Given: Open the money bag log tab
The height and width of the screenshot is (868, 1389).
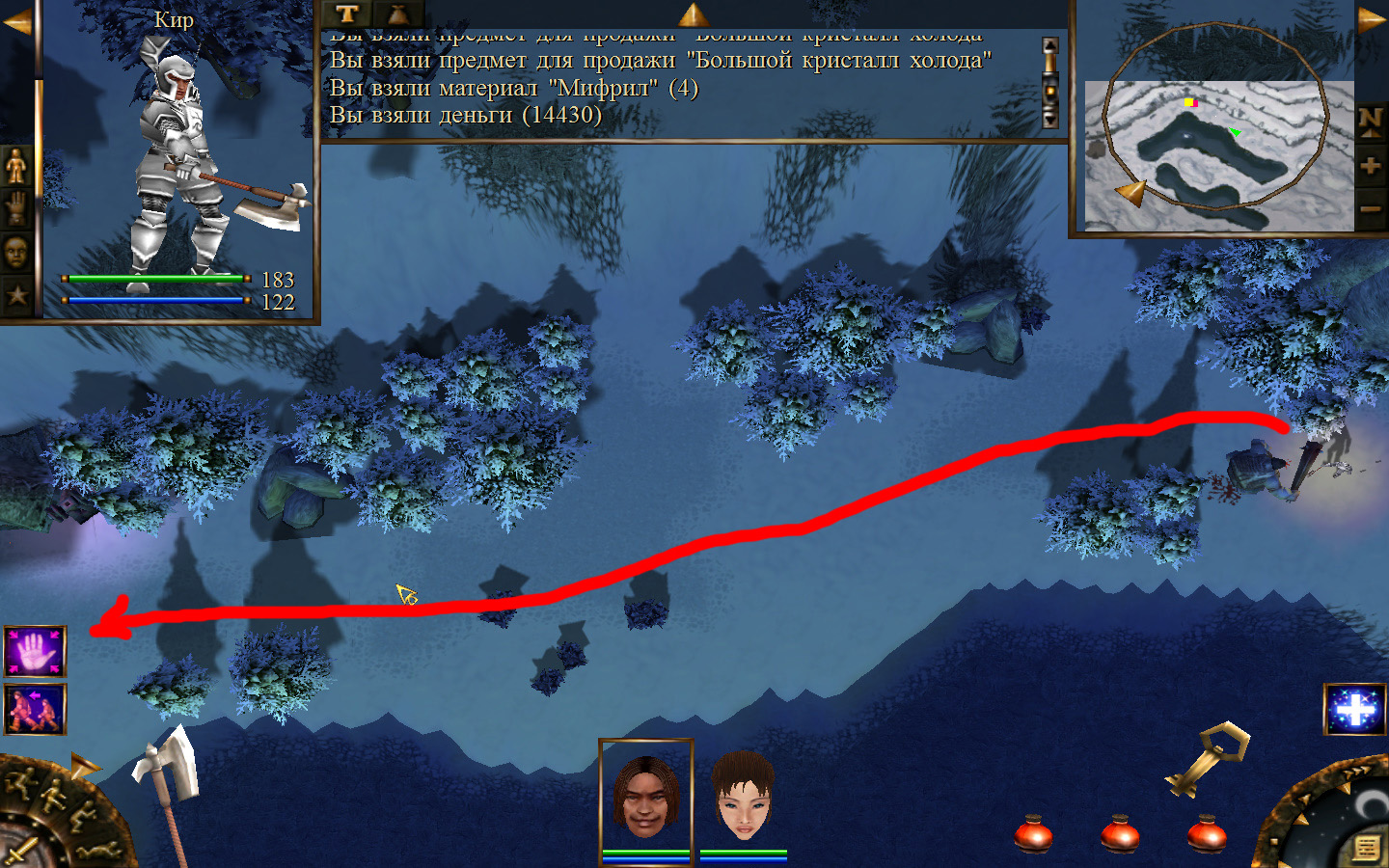Looking at the screenshot, I should [397, 14].
